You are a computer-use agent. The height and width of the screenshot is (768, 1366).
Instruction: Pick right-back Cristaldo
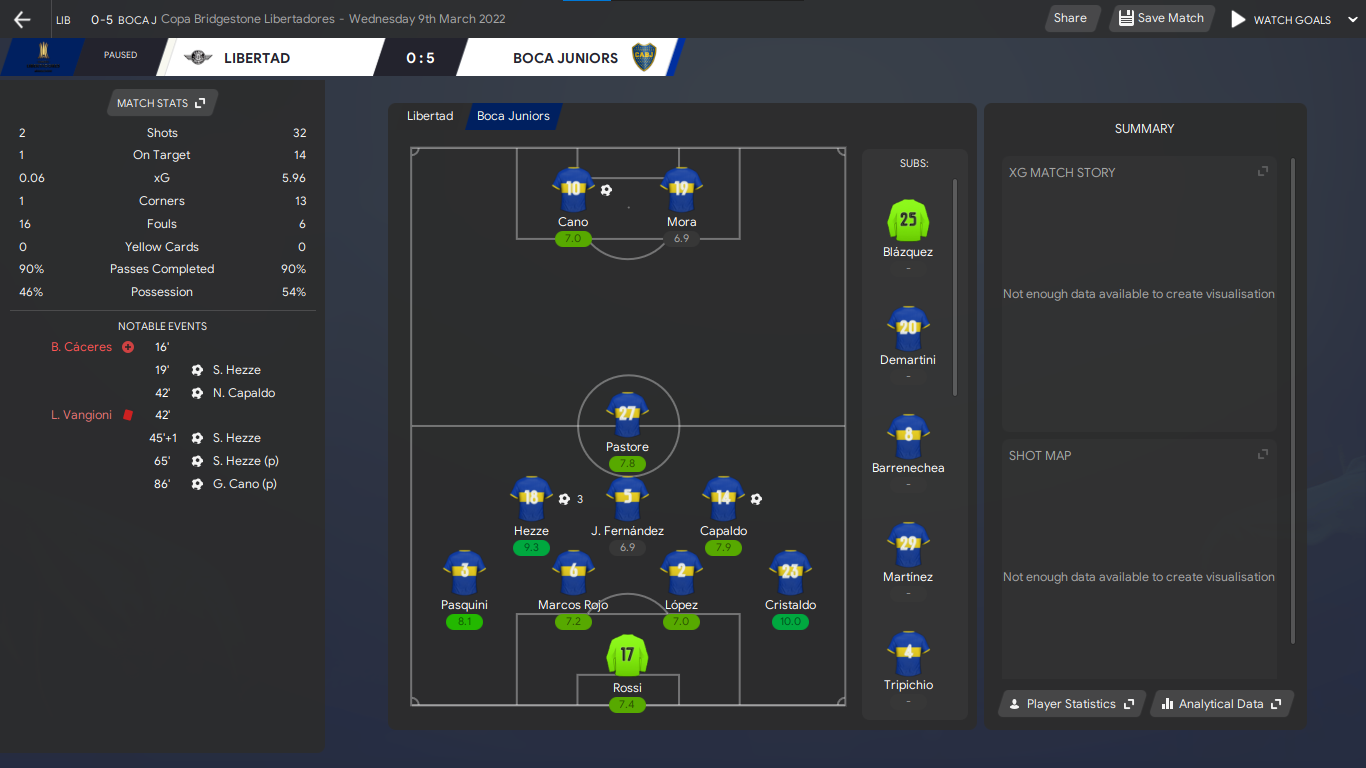(x=790, y=573)
